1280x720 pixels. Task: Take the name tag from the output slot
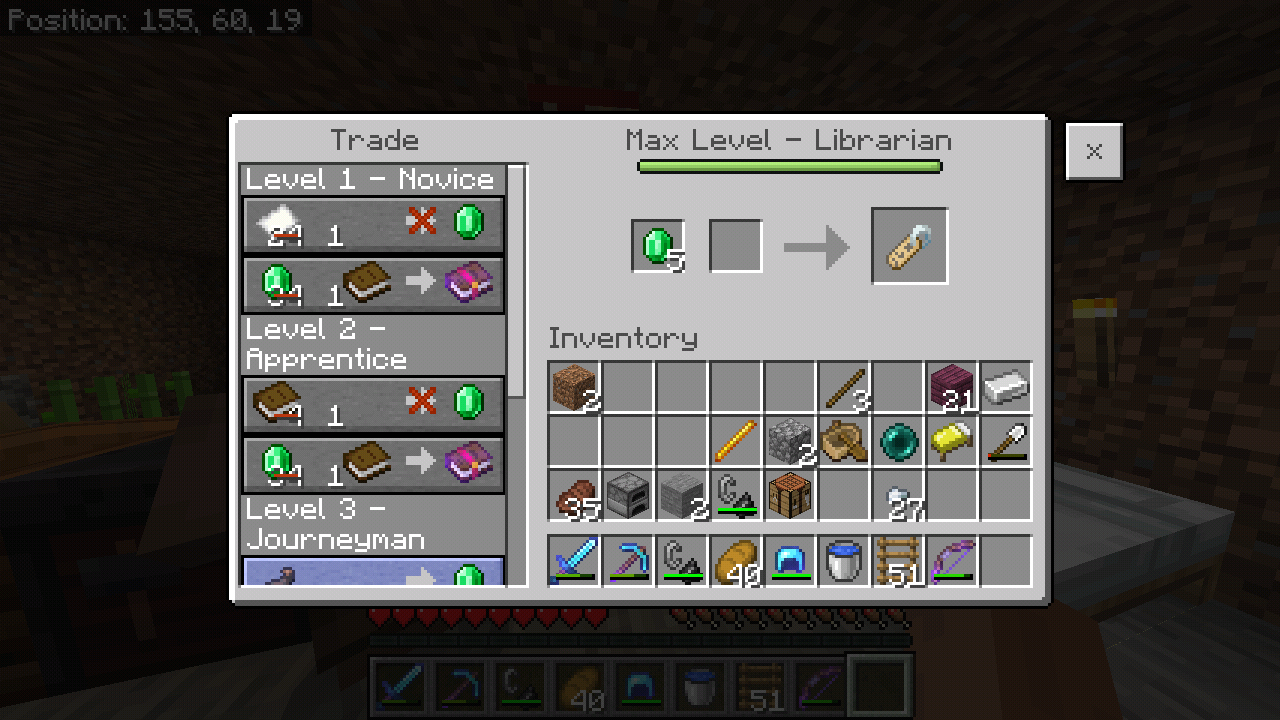(909, 246)
